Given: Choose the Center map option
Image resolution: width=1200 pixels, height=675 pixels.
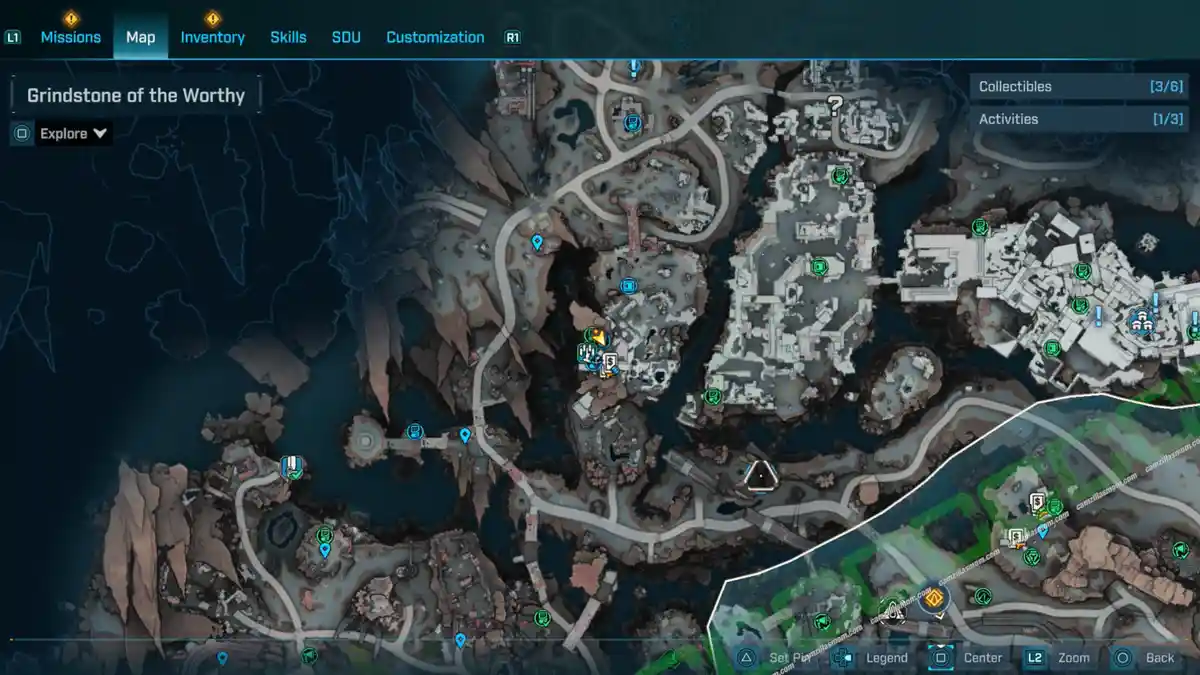Looking at the screenshot, I should pyautogui.click(x=982, y=658).
